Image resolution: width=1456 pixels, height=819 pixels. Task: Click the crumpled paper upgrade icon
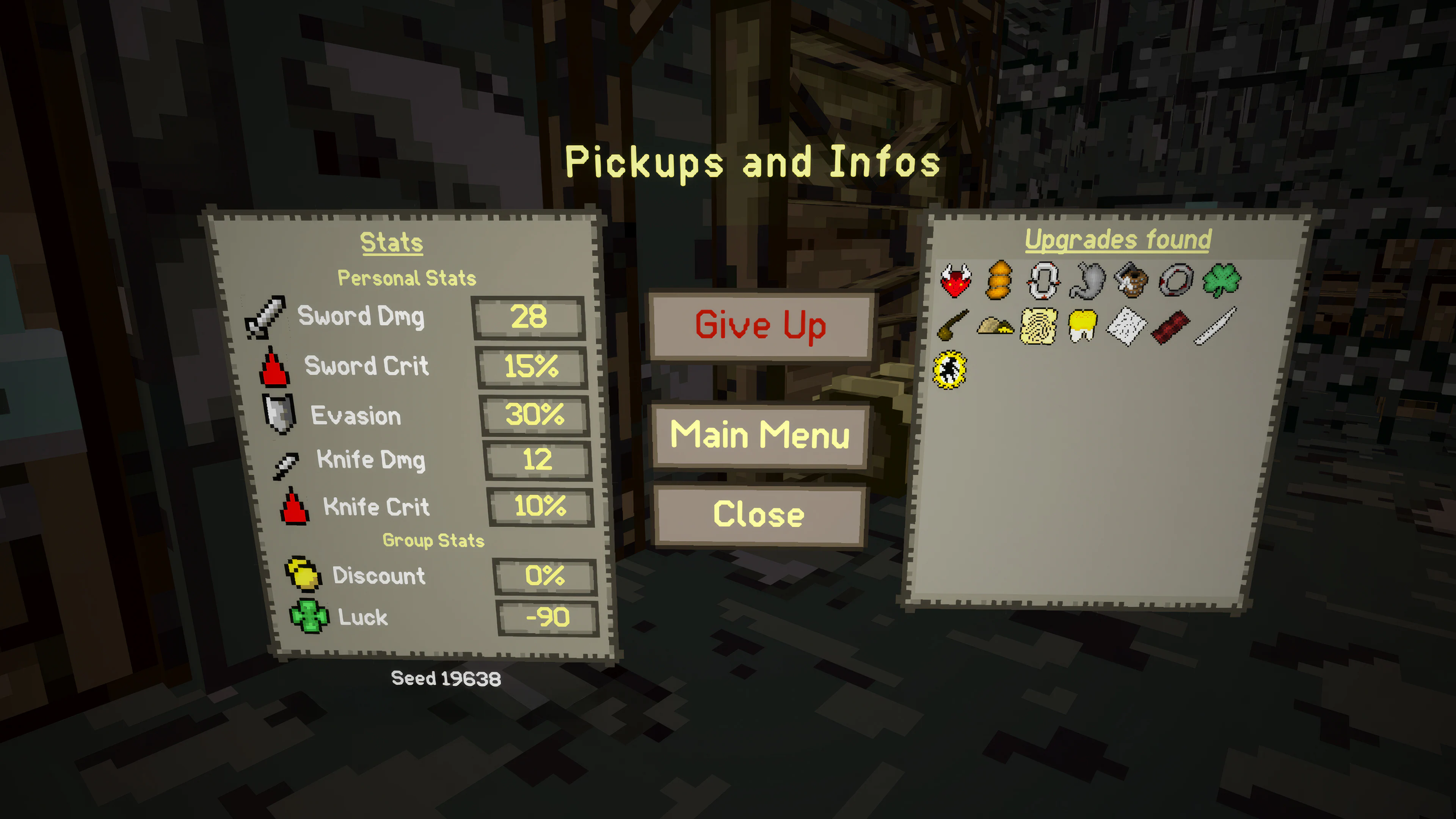tap(1126, 328)
